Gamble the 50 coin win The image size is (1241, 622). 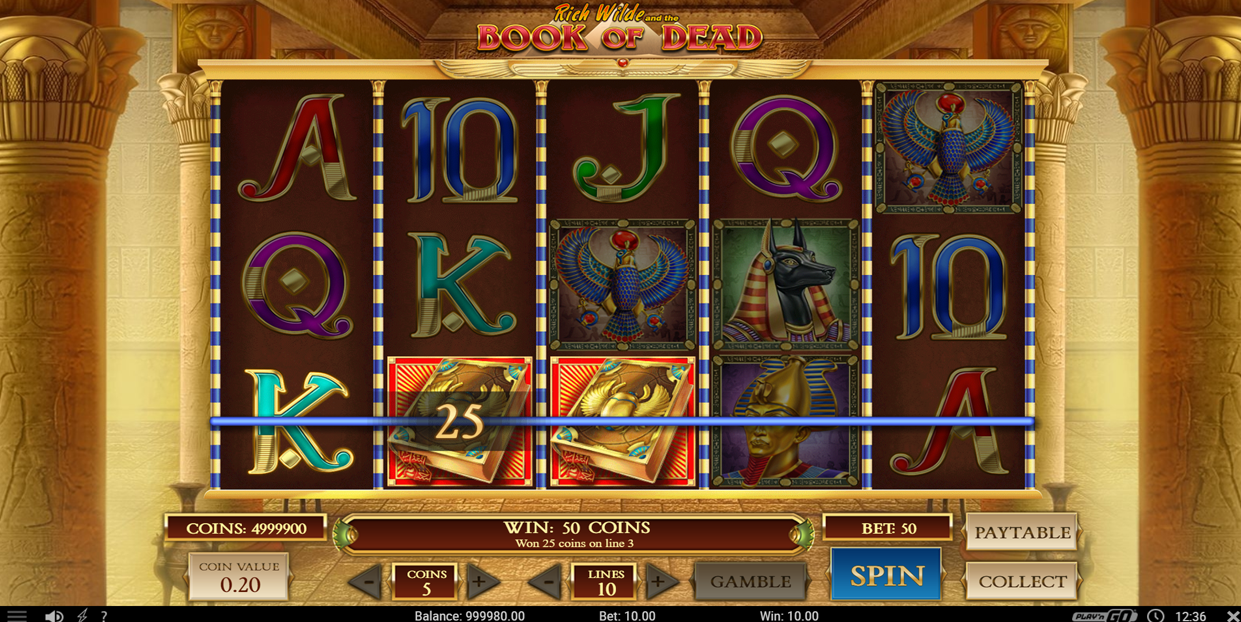tap(750, 581)
